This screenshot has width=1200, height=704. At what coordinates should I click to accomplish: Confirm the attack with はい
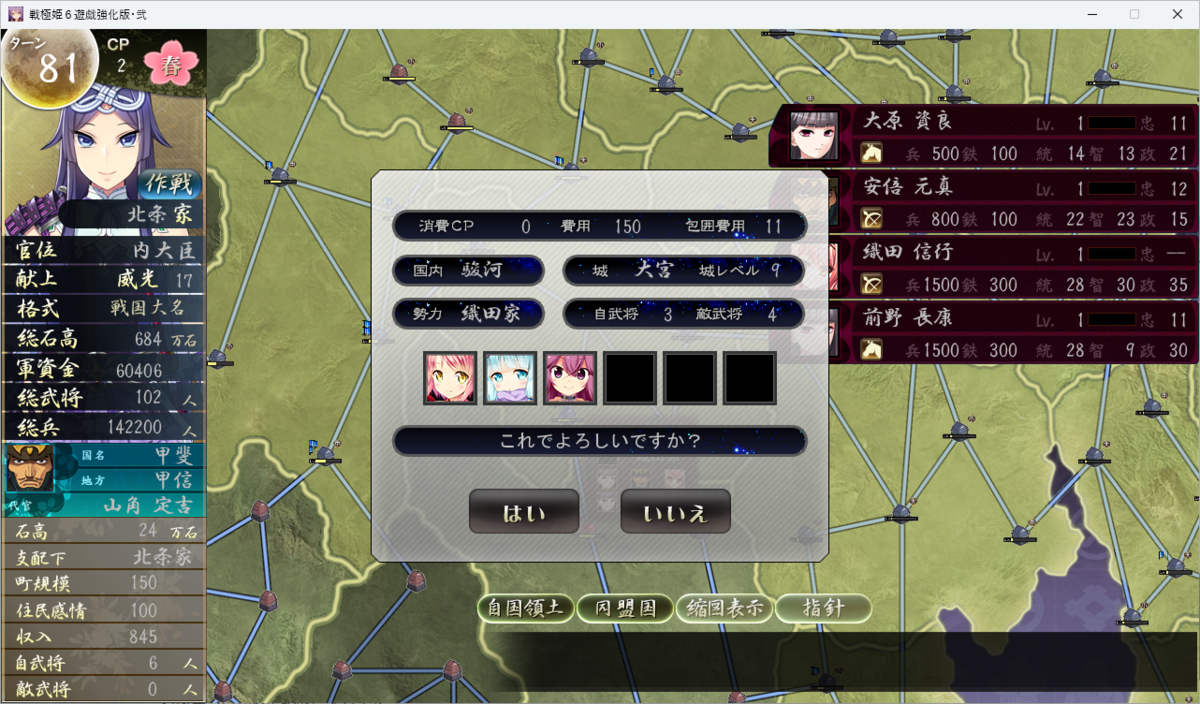(x=523, y=512)
